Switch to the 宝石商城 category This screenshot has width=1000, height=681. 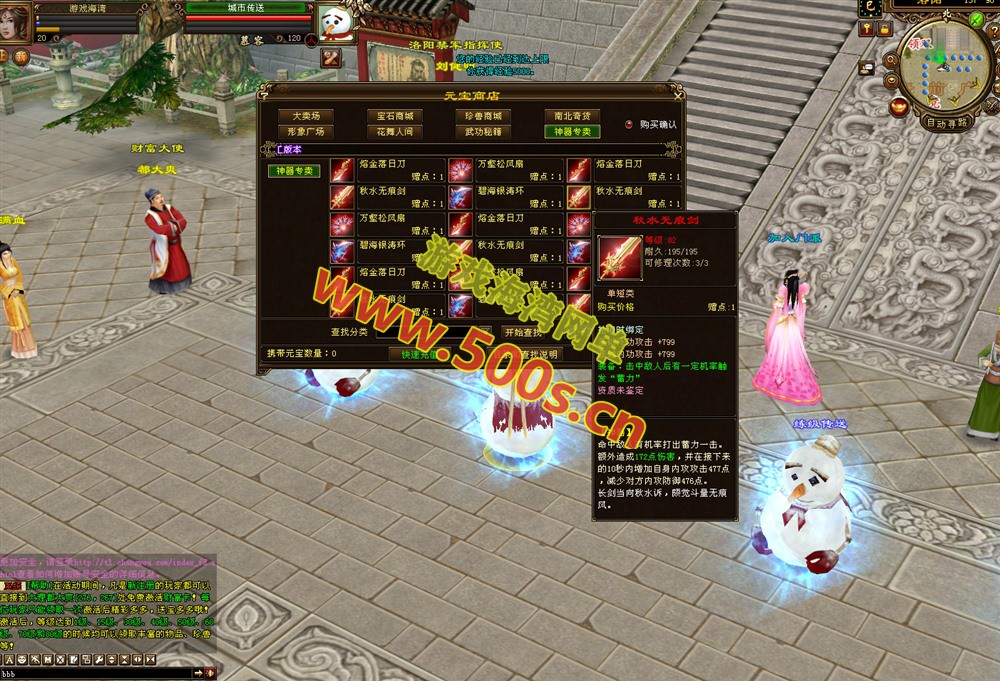coord(394,116)
